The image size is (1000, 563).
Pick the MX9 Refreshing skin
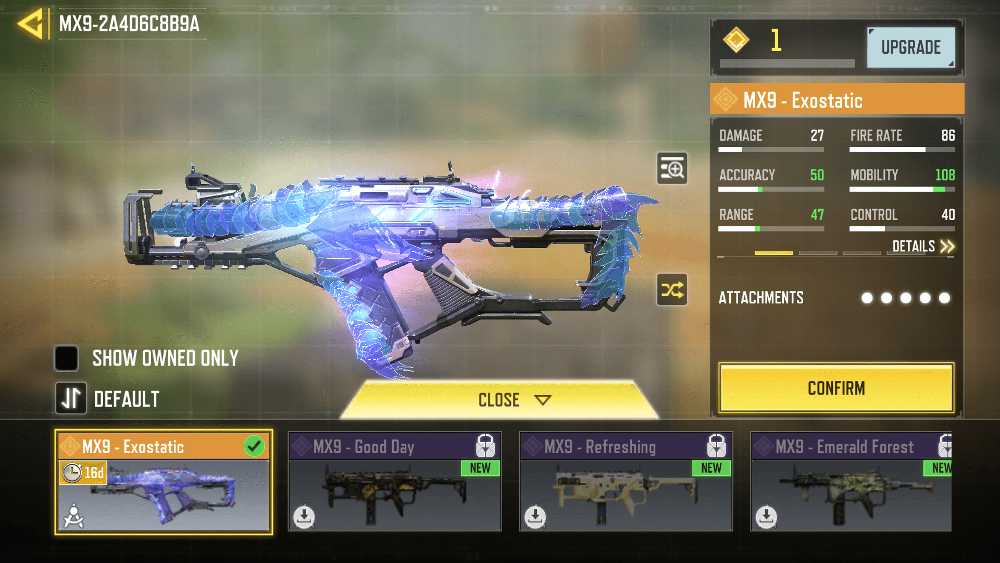(625, 482)
